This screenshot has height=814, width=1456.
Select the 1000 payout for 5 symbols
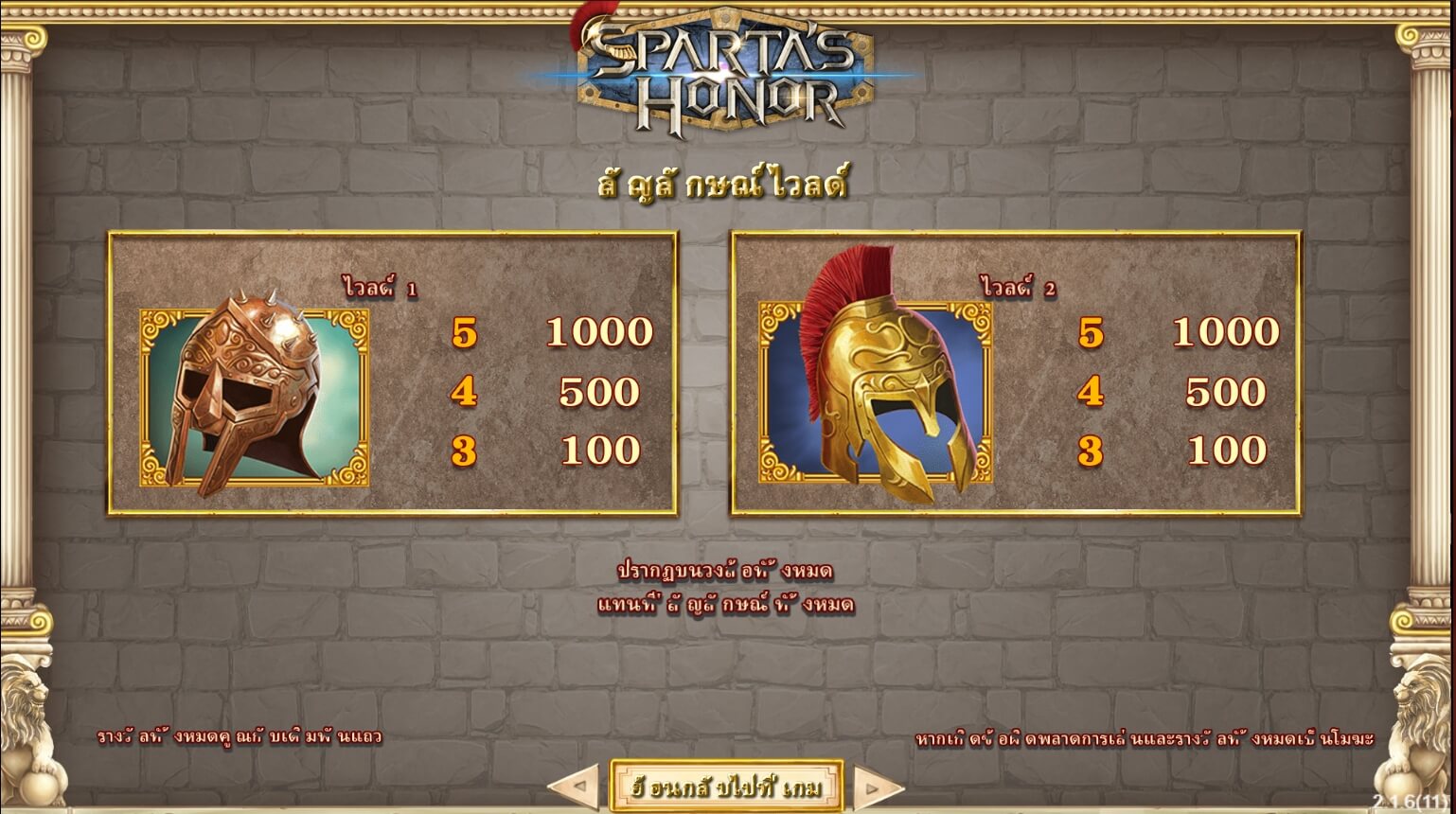click(x=600, y=332)
